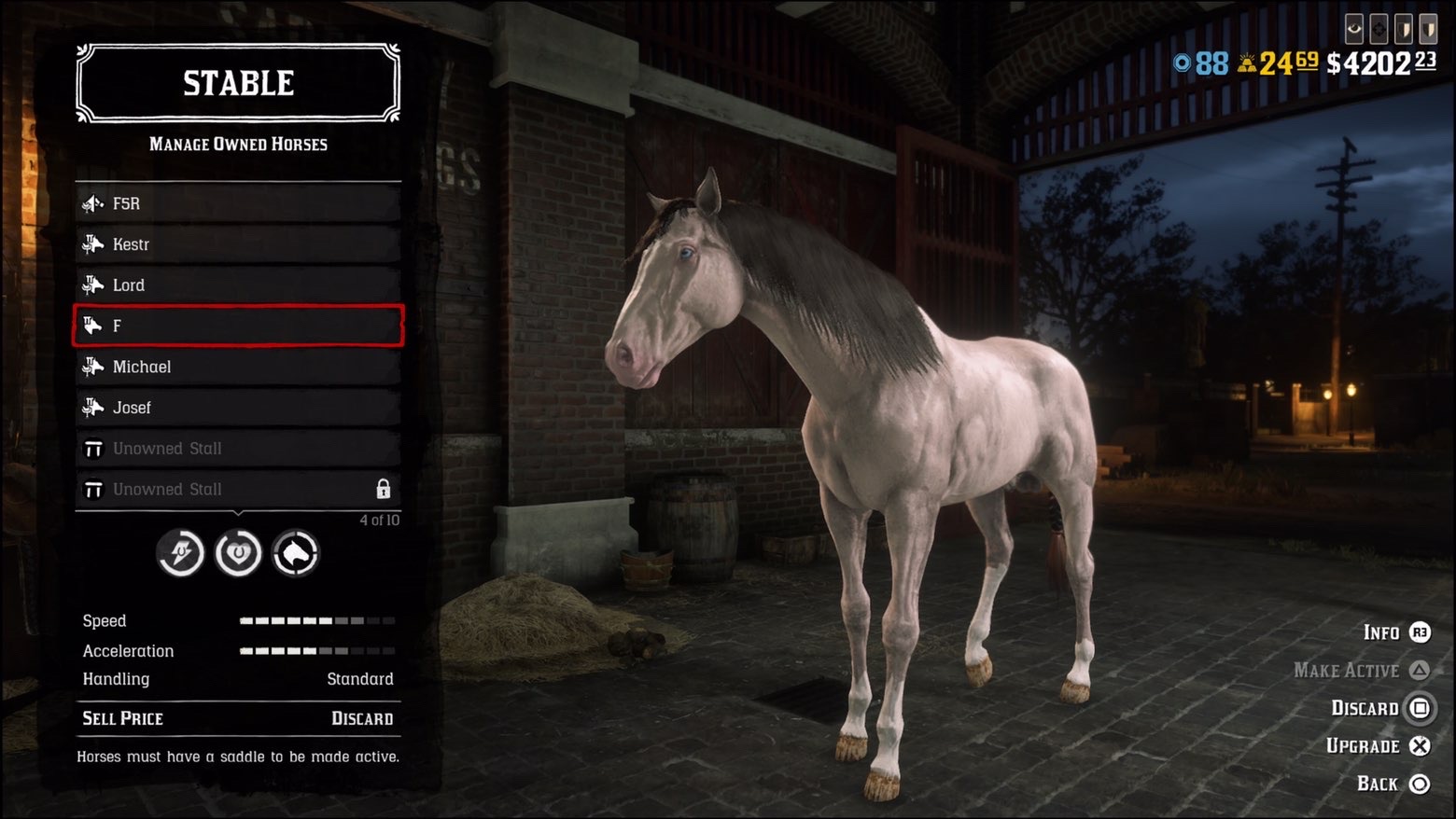Click the highlighted horse entry F
Viewport: 1456px width, 819px height.
click(238, 326)
